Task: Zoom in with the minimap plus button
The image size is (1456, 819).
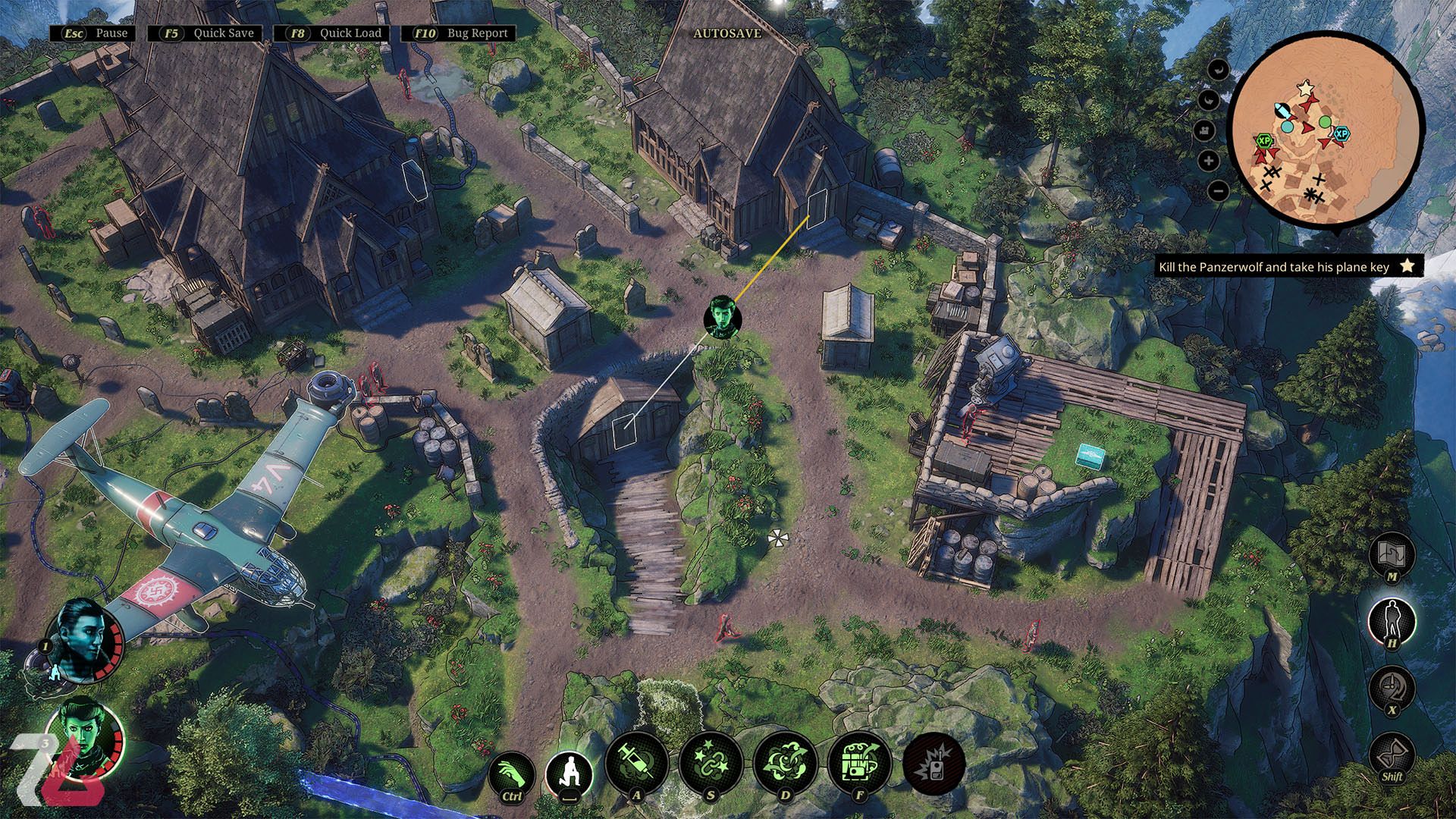Action: pyautogui.click(x=1210, y=161)
